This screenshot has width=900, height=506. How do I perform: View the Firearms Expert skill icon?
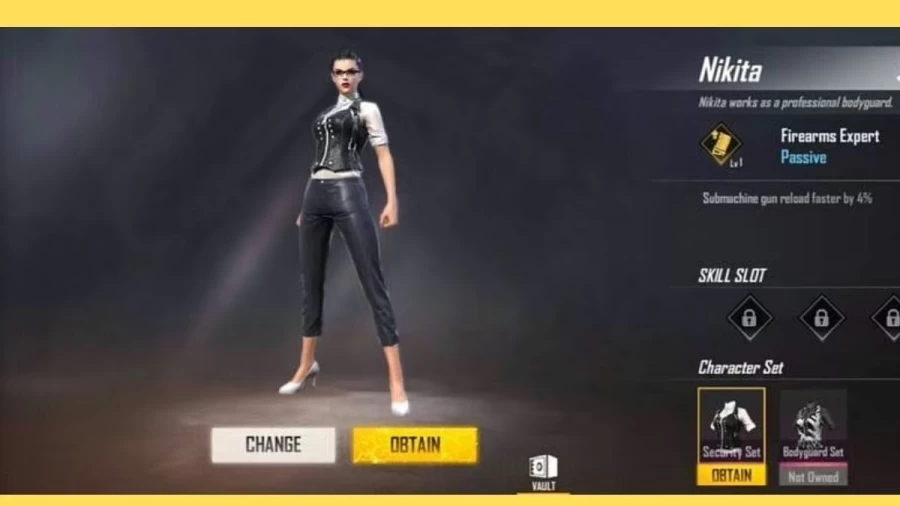pos(720,144)
